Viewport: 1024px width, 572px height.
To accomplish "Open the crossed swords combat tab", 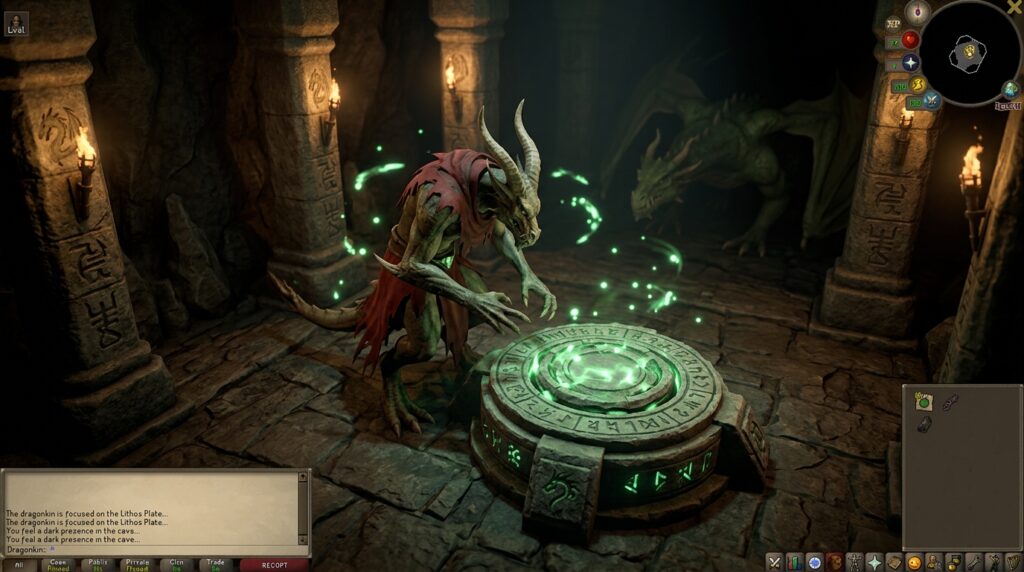I will 774,562.
